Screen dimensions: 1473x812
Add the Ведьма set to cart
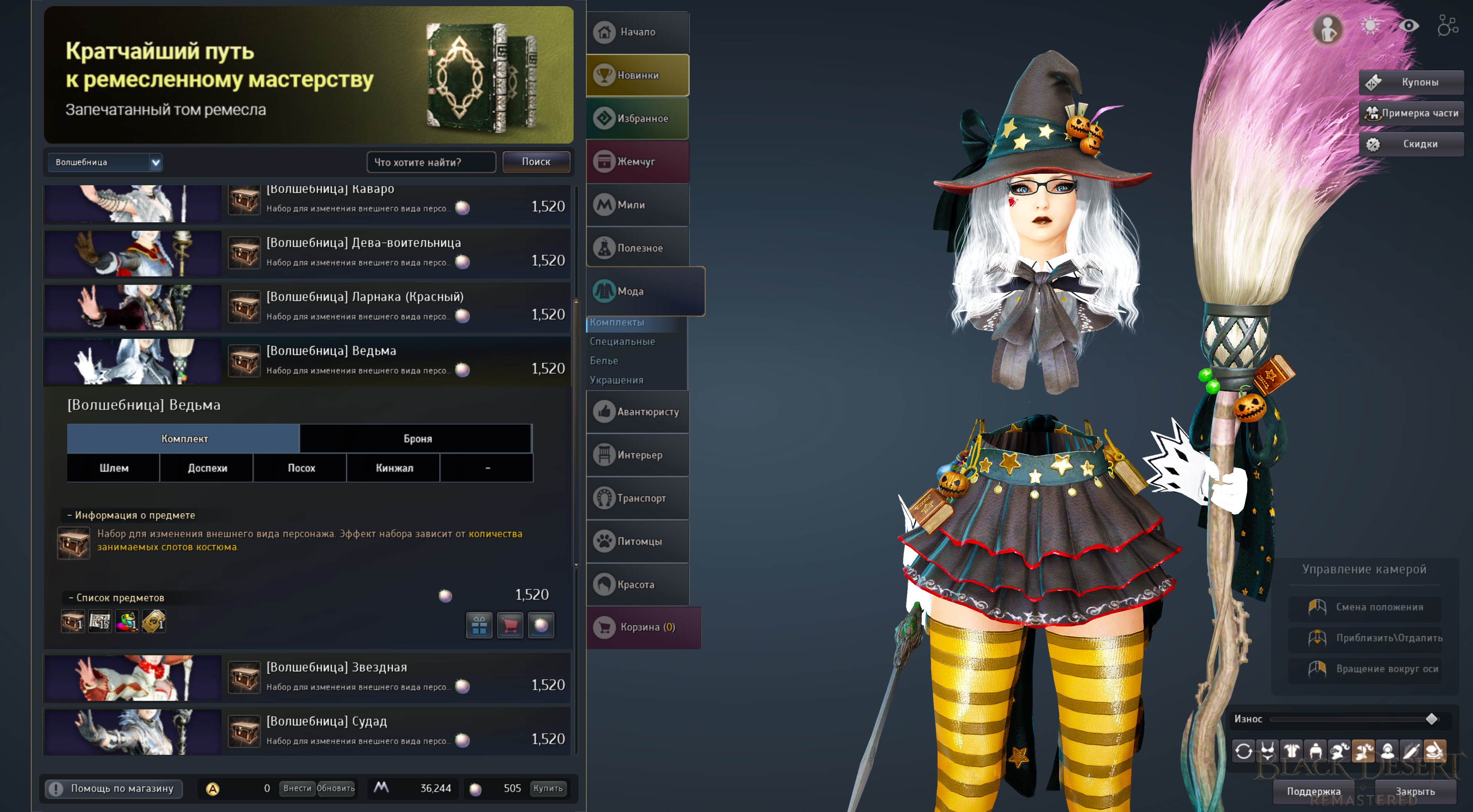(510, 625)
